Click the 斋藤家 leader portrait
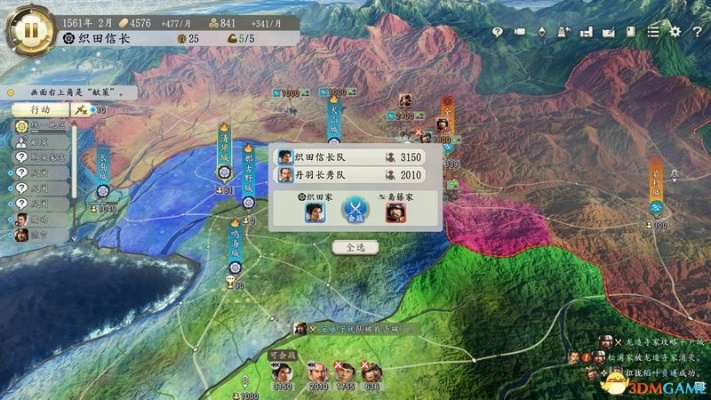Viewport: 711px width, 400px height. tap(396, 212)
